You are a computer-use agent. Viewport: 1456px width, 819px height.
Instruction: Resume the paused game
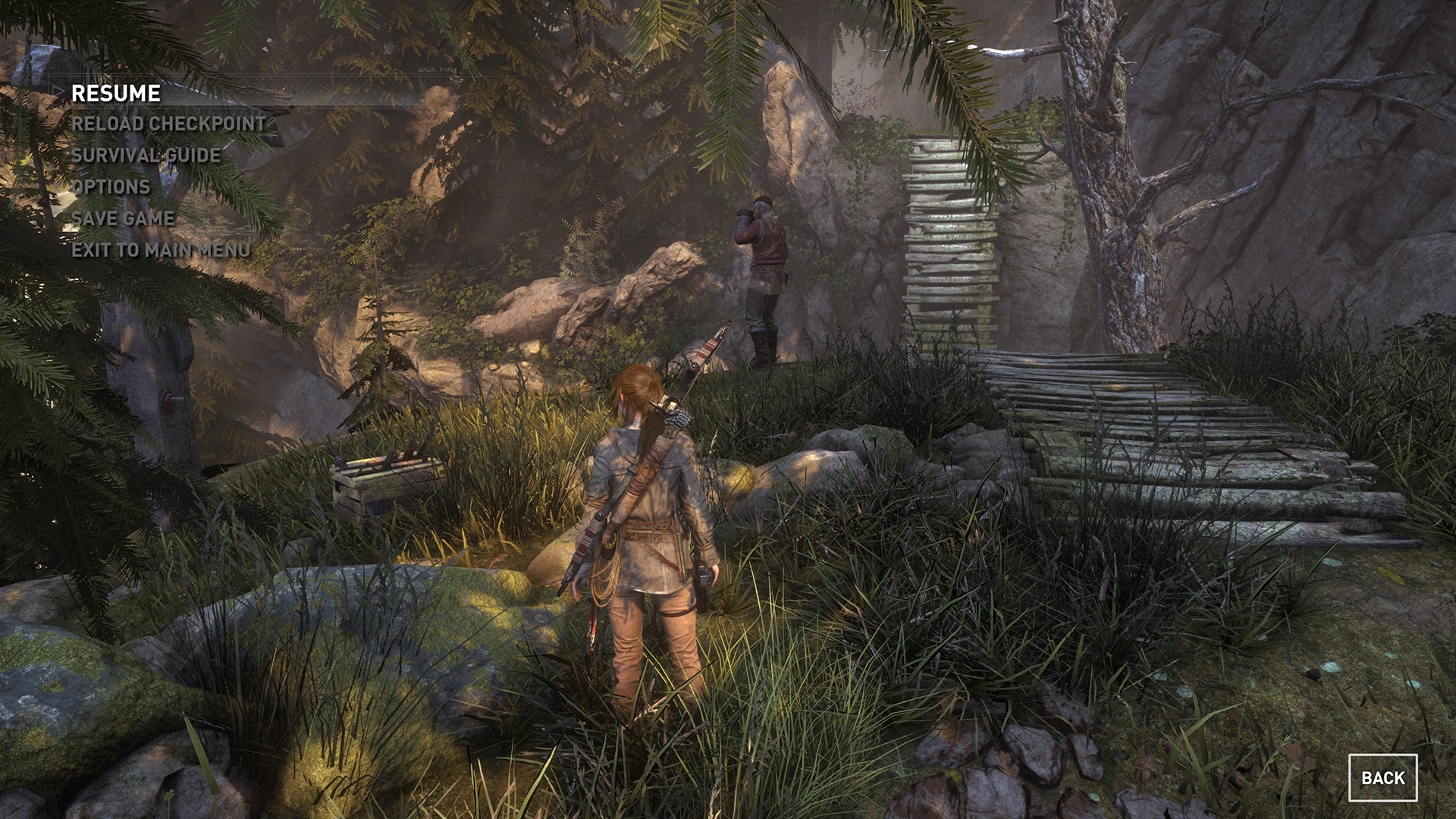click(116, 93)
